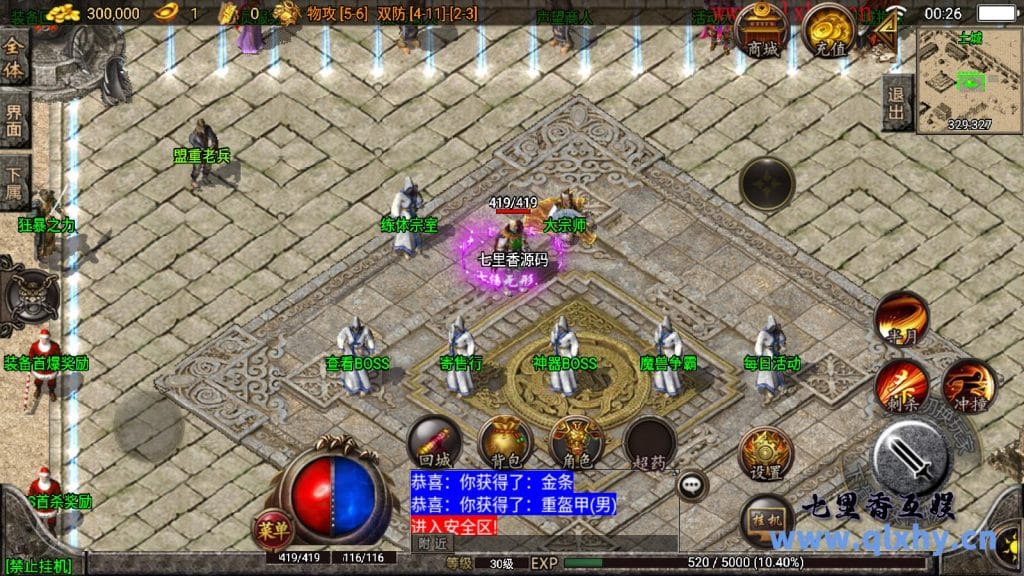This screenshot has width=1024, height=576.
Task: Activate the 刺杀 skill
Action: [x=901, y=385]
